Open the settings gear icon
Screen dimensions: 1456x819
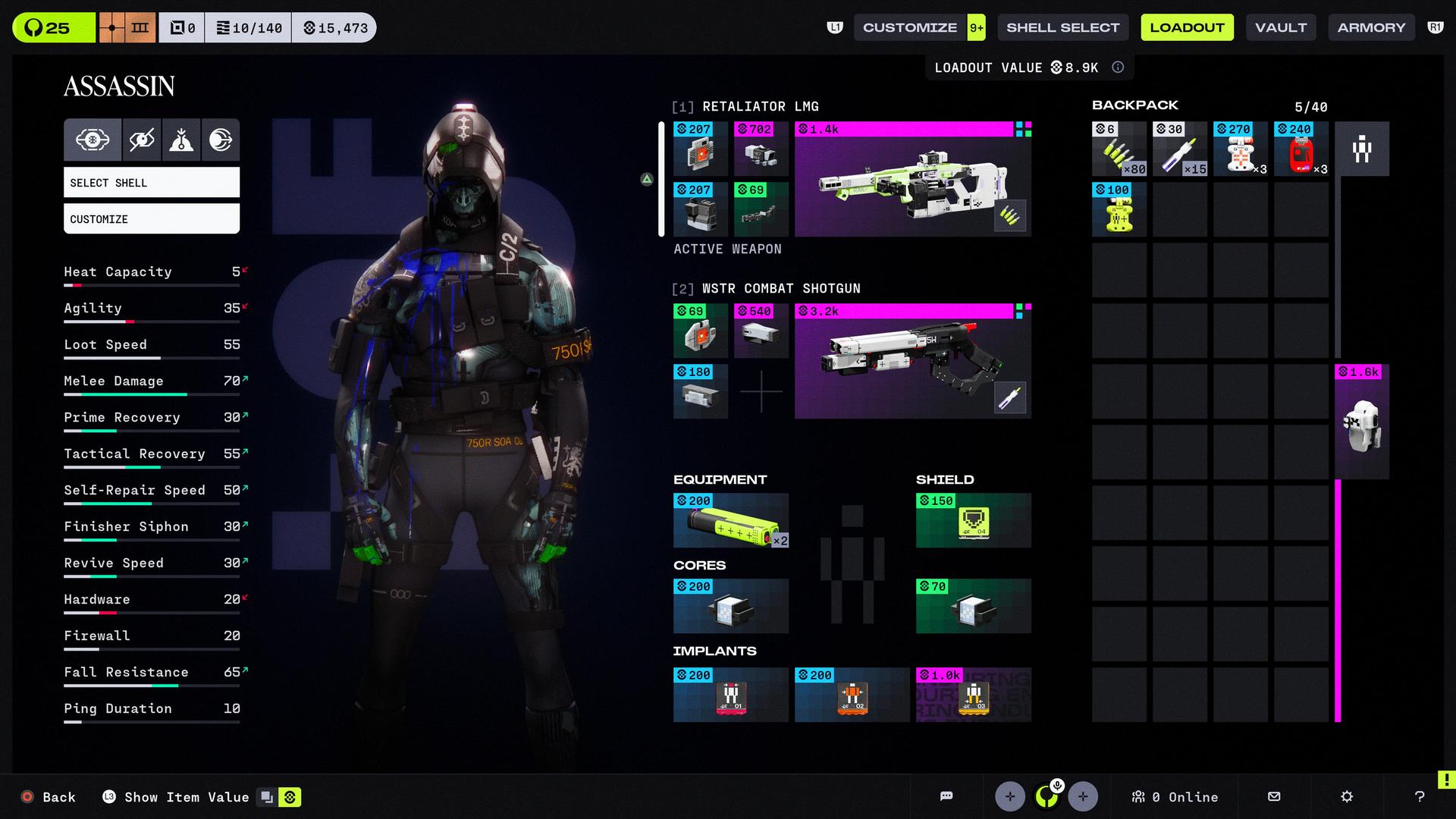click(1347, 796)
